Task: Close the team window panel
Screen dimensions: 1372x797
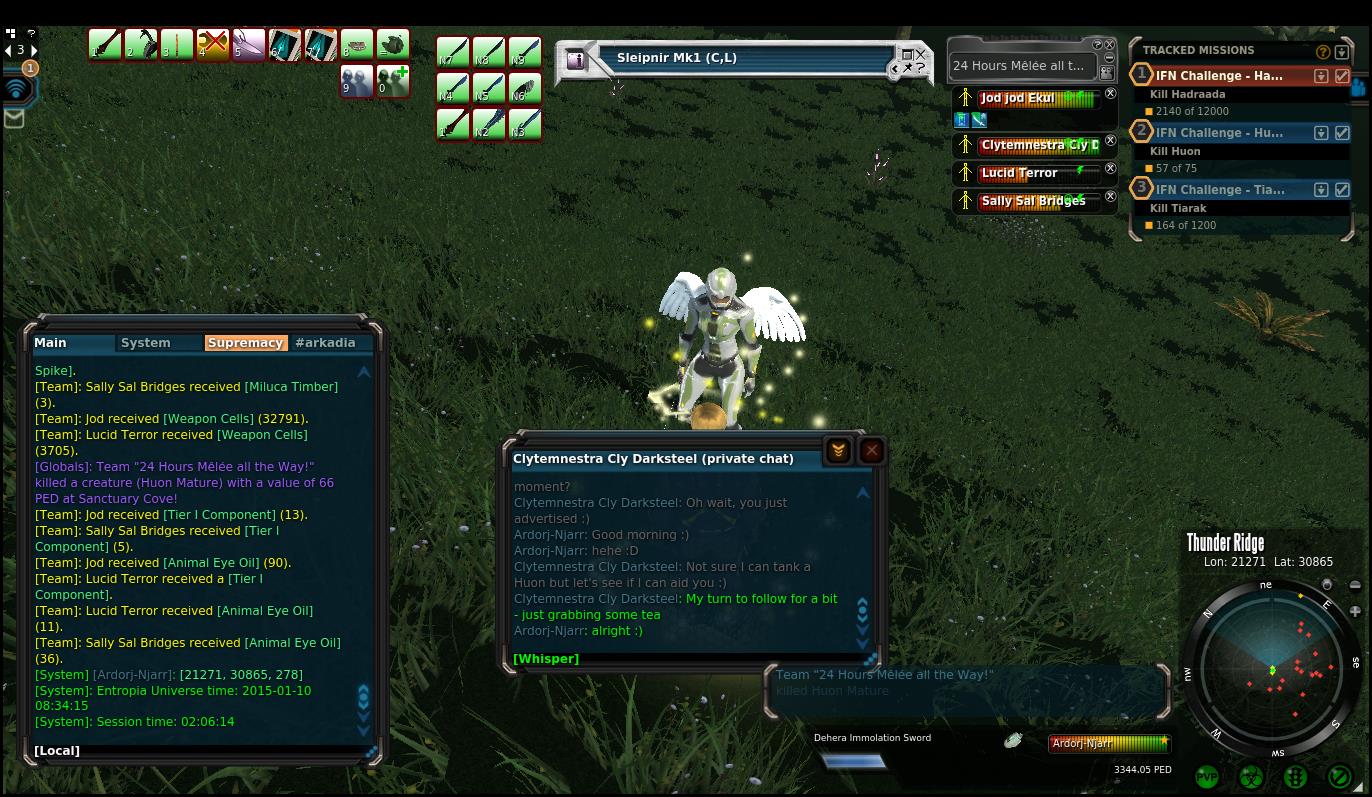Action: [x=1109, y=45]
